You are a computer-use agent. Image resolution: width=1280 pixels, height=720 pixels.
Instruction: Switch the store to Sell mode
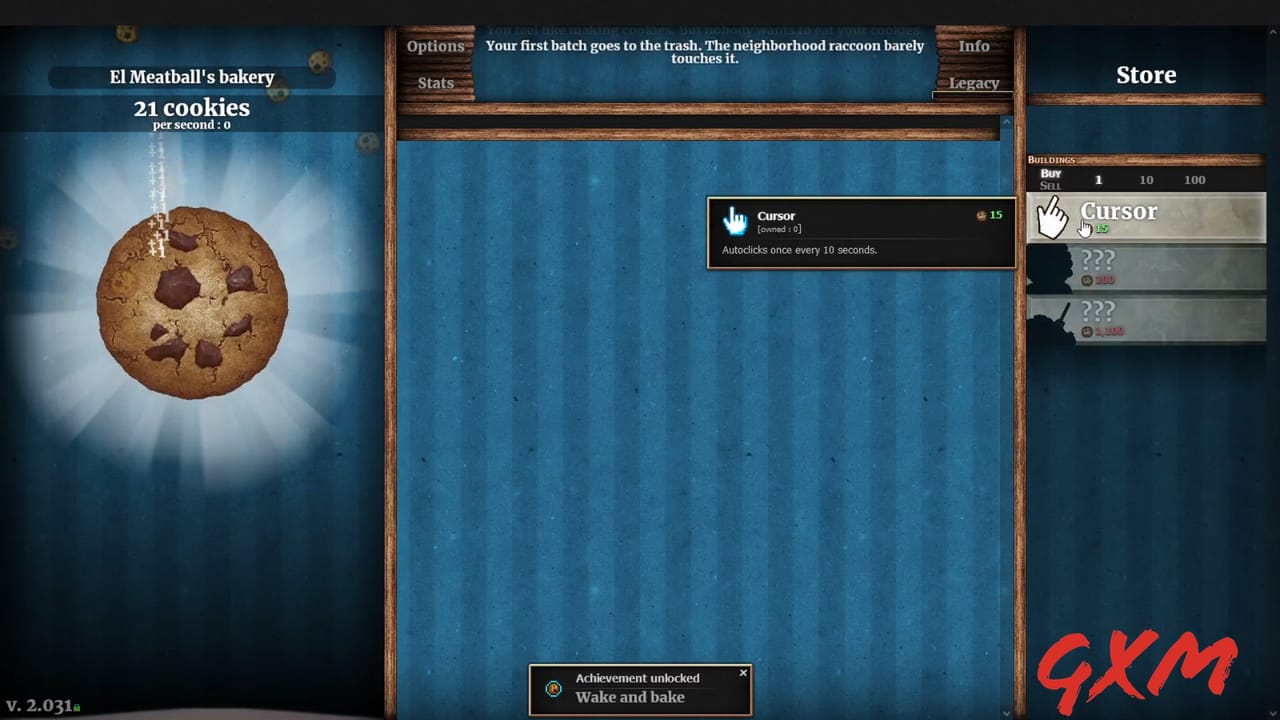[x=1050, y=185]
